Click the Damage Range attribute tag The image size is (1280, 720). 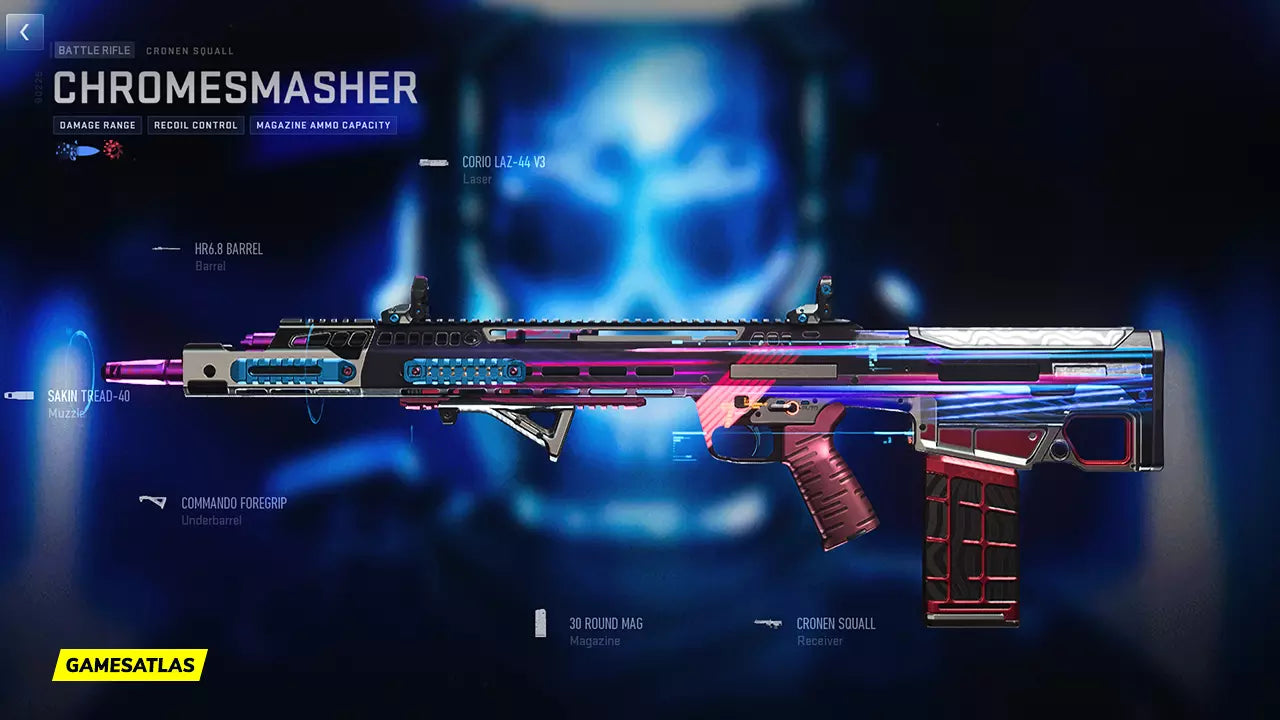(x=98, y=126)
